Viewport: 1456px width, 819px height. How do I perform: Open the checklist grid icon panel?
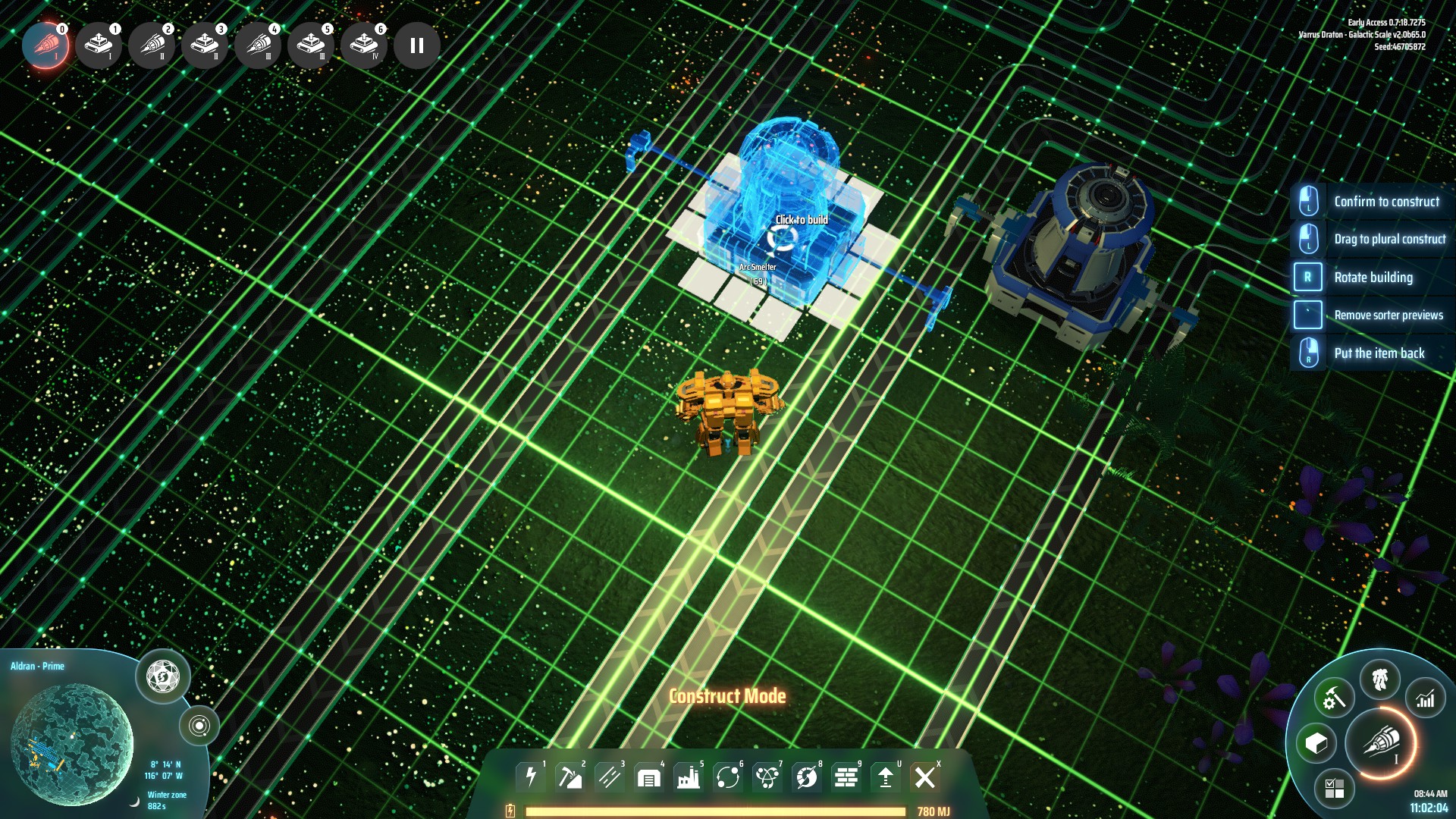(x=1334, y=789)
